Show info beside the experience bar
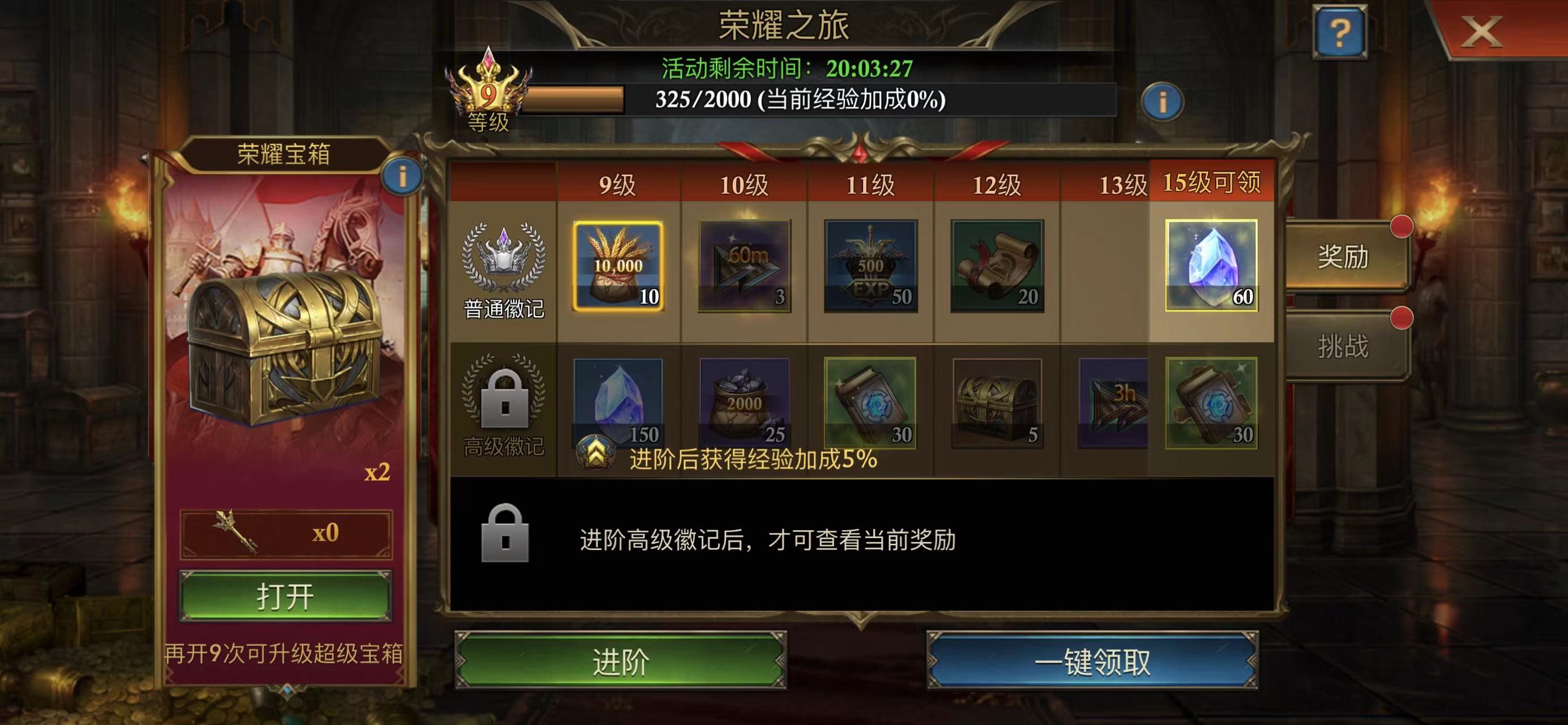 [x=1162, y=101]
